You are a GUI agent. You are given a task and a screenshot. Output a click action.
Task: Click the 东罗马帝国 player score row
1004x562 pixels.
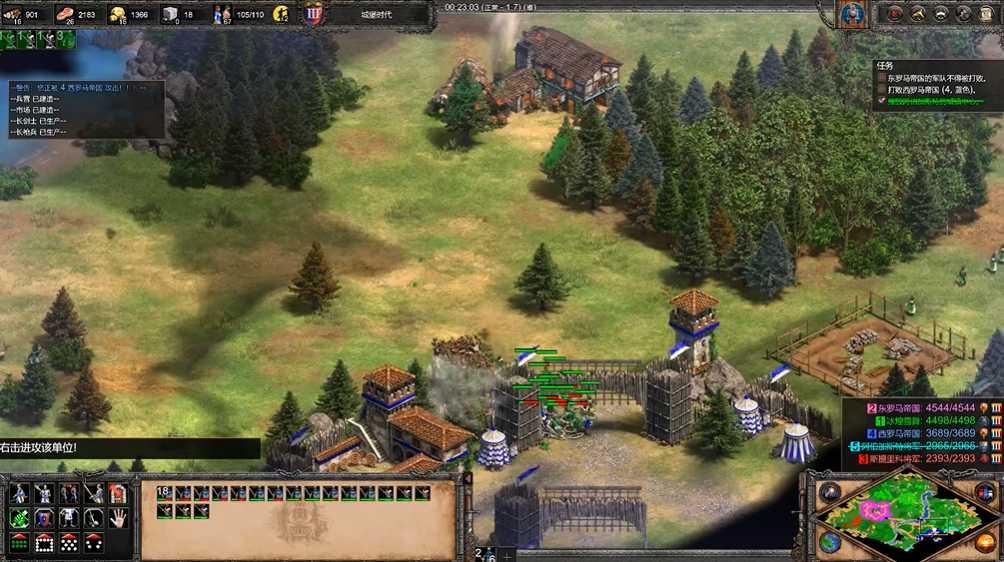(x=918, y=407)
